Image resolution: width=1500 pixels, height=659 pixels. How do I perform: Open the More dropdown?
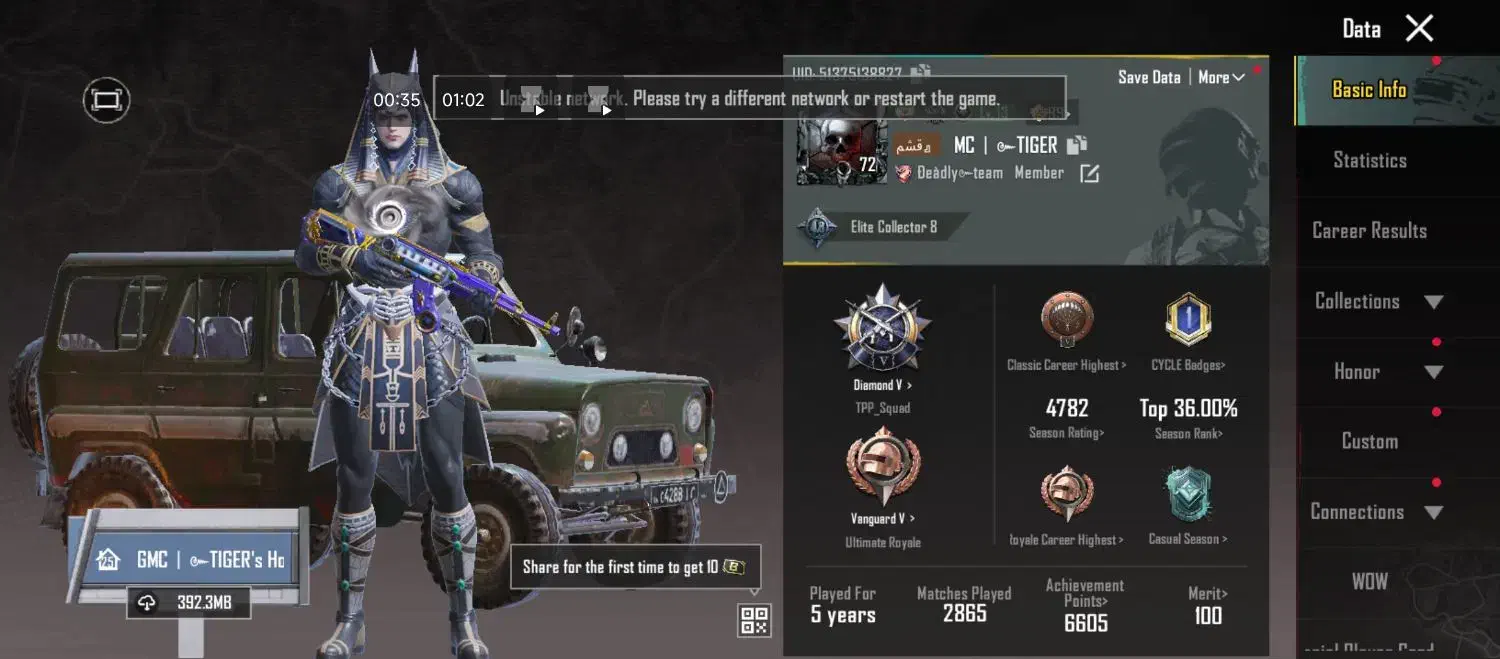point(1220,77)
